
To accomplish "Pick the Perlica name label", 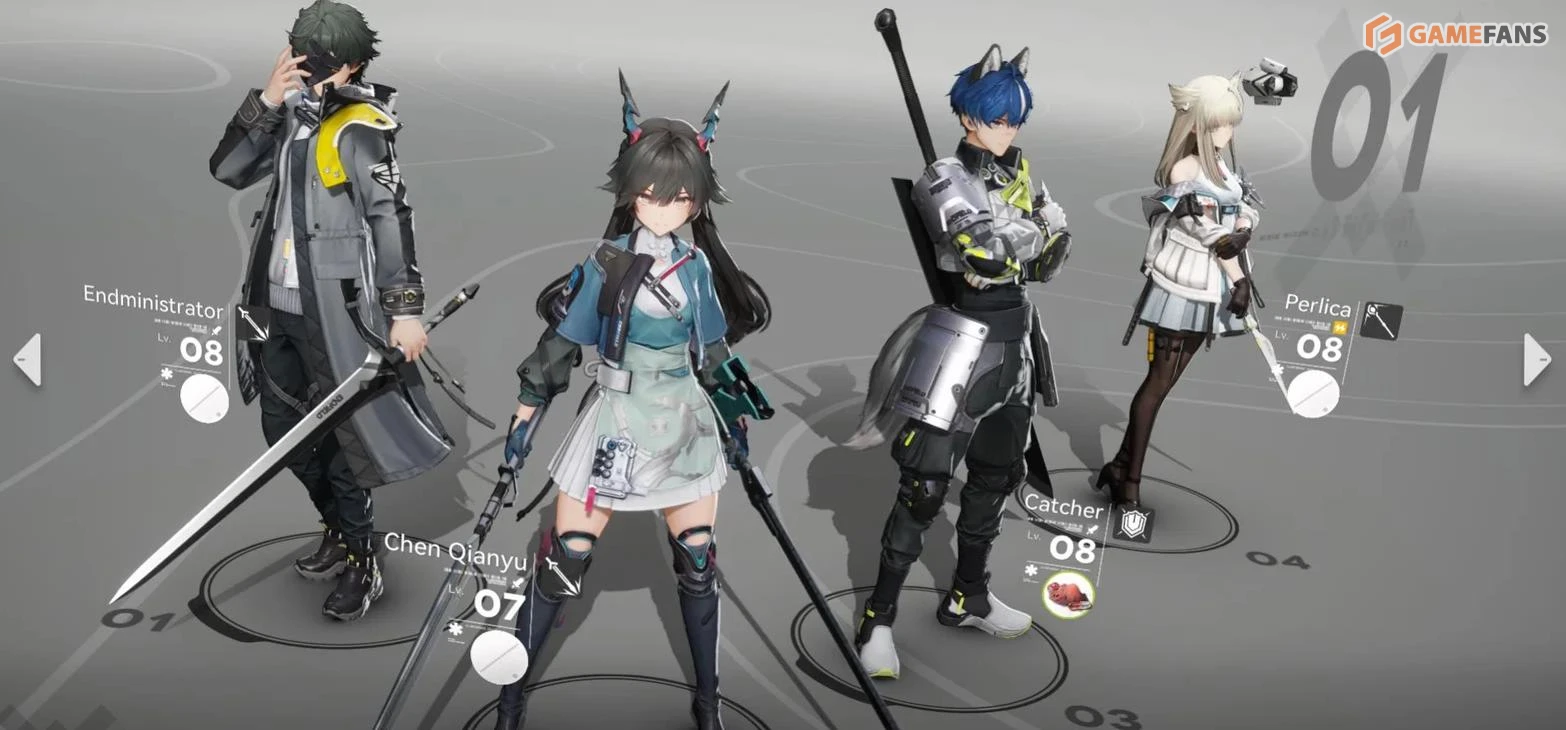I will [x=1318, y=306].
